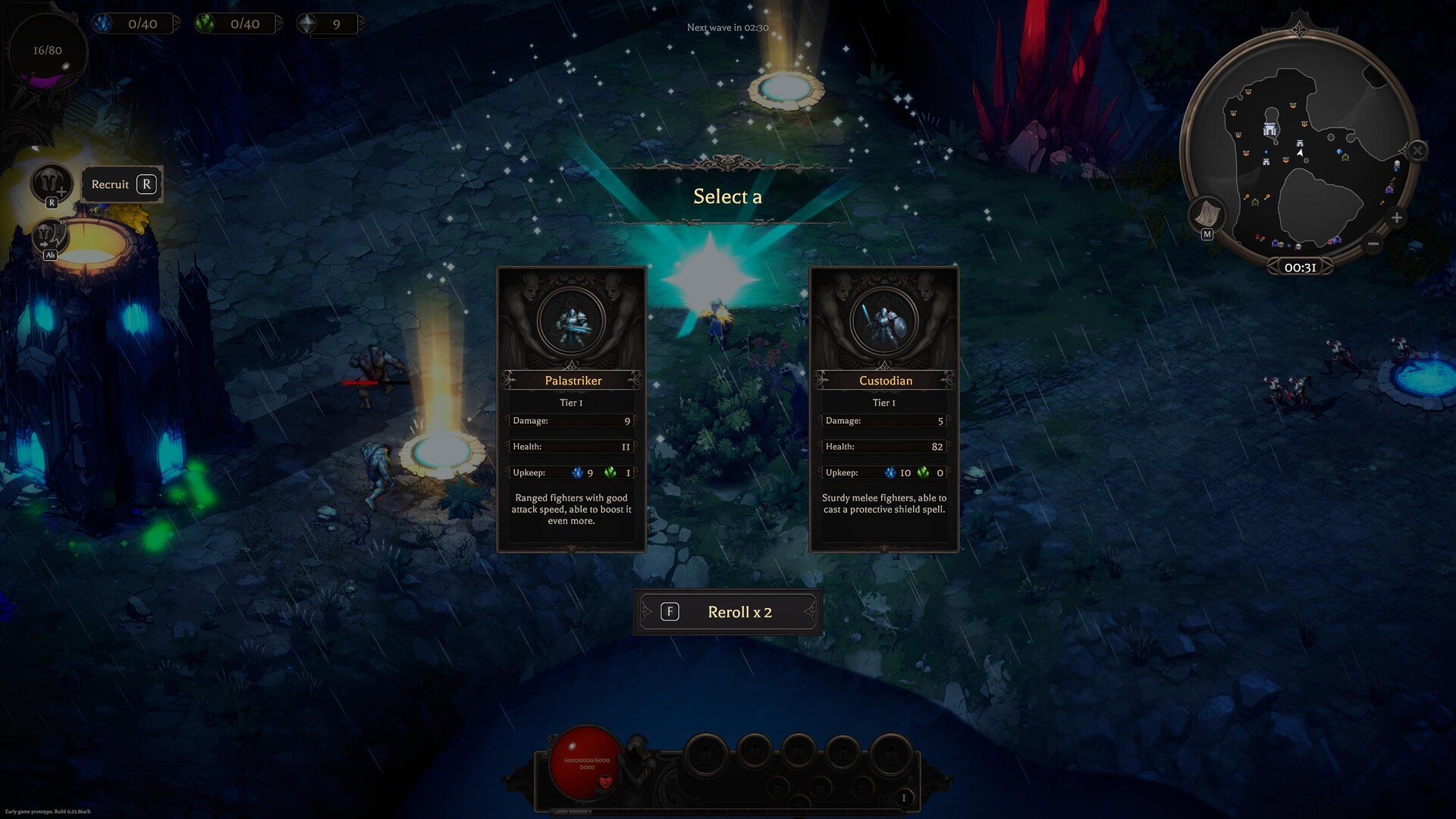Click the silver gem resource icon showing 9

coord(306,24)
